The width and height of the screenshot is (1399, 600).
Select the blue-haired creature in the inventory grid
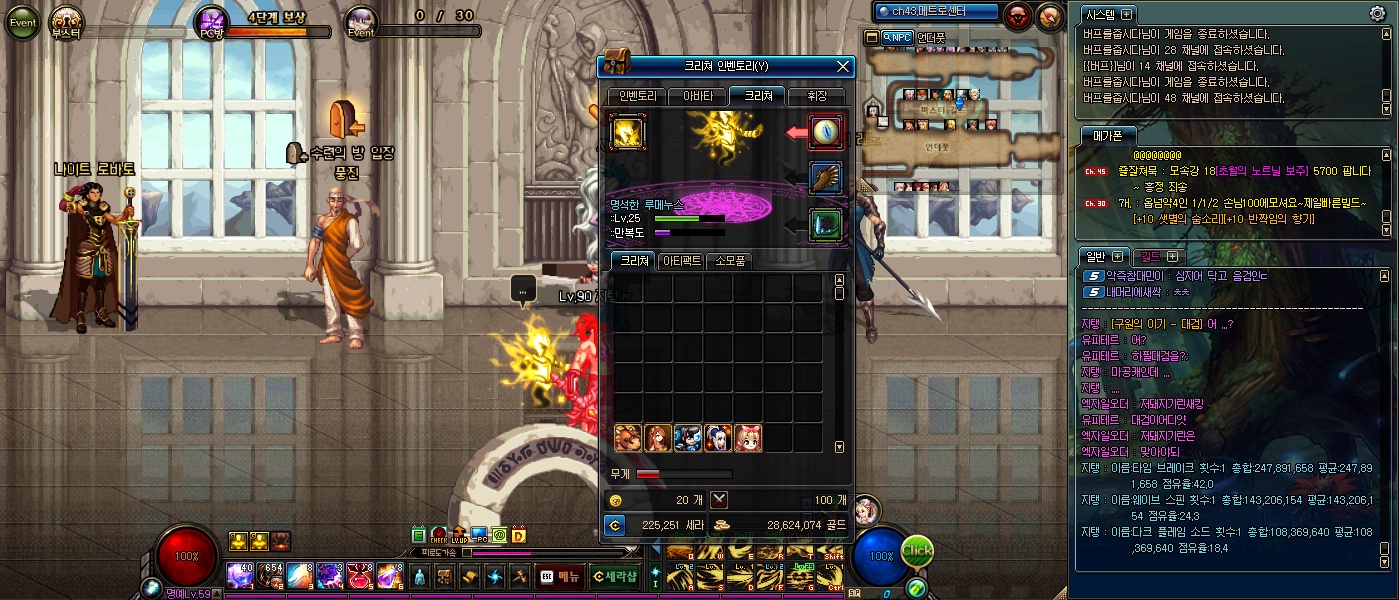tap(688, 437)
